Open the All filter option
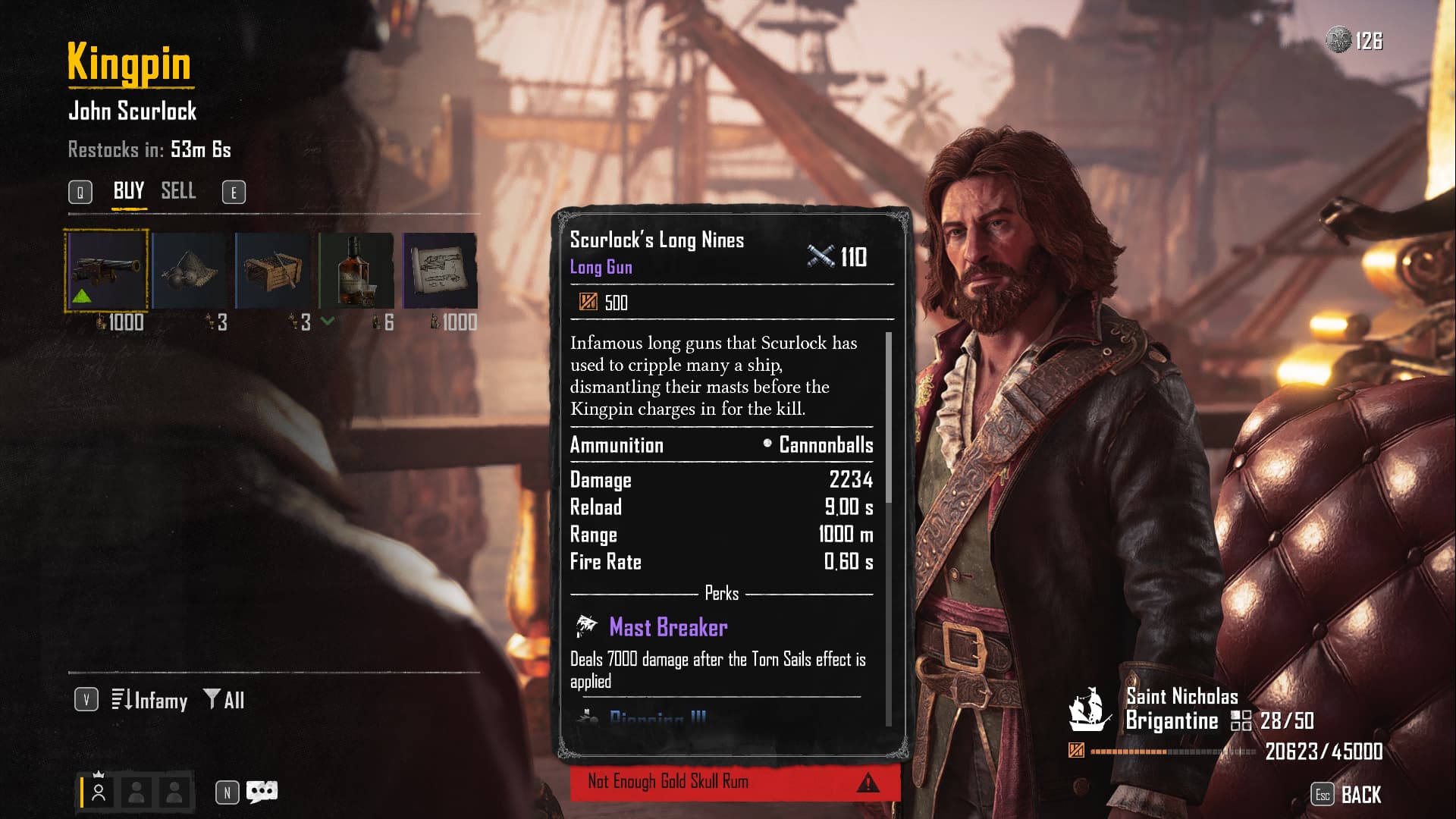This screenshot has width=1456, height=819. pyautogui.click(x=224, y=700)
